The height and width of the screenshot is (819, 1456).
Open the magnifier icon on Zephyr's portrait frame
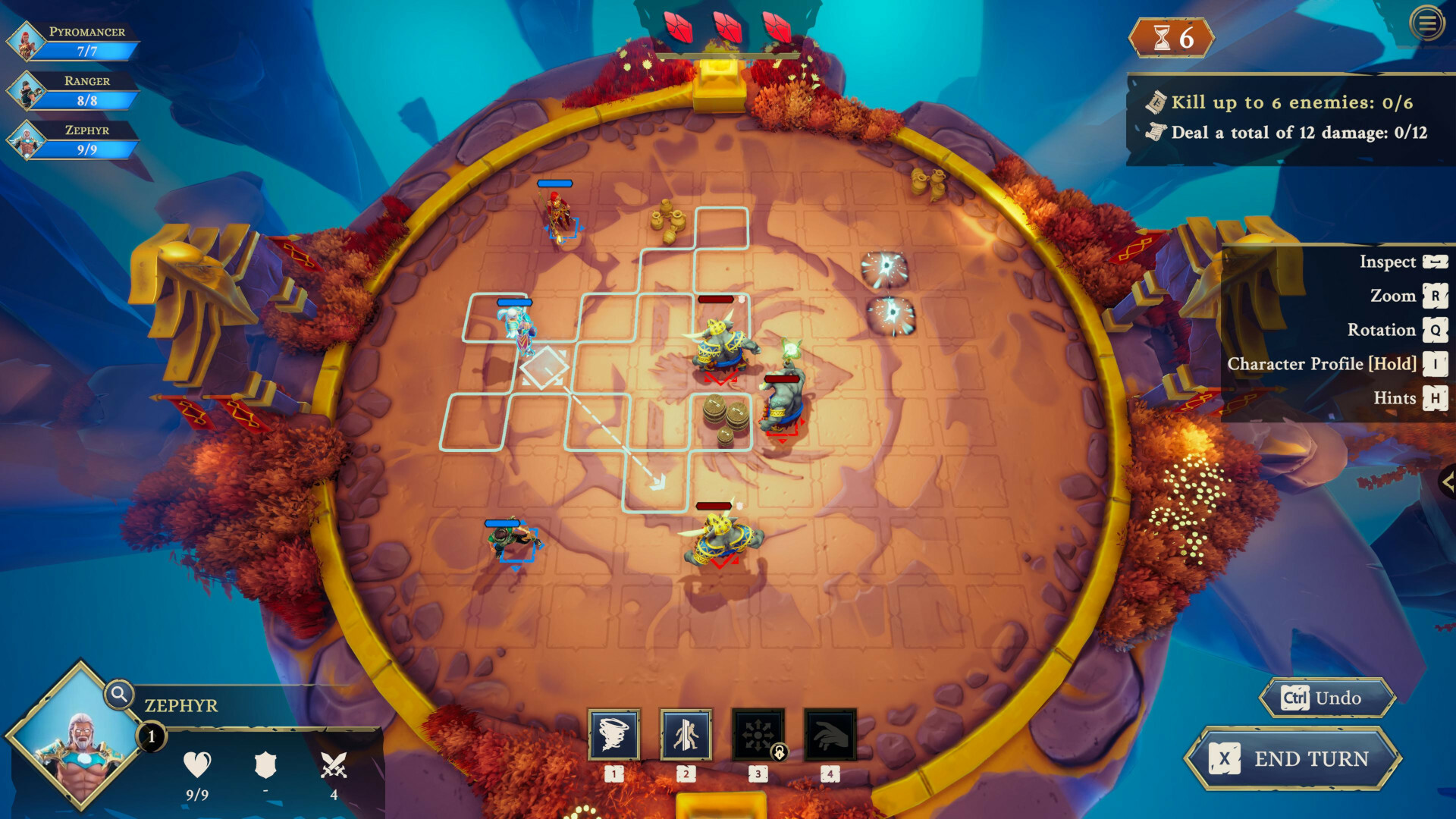(118, 694)
